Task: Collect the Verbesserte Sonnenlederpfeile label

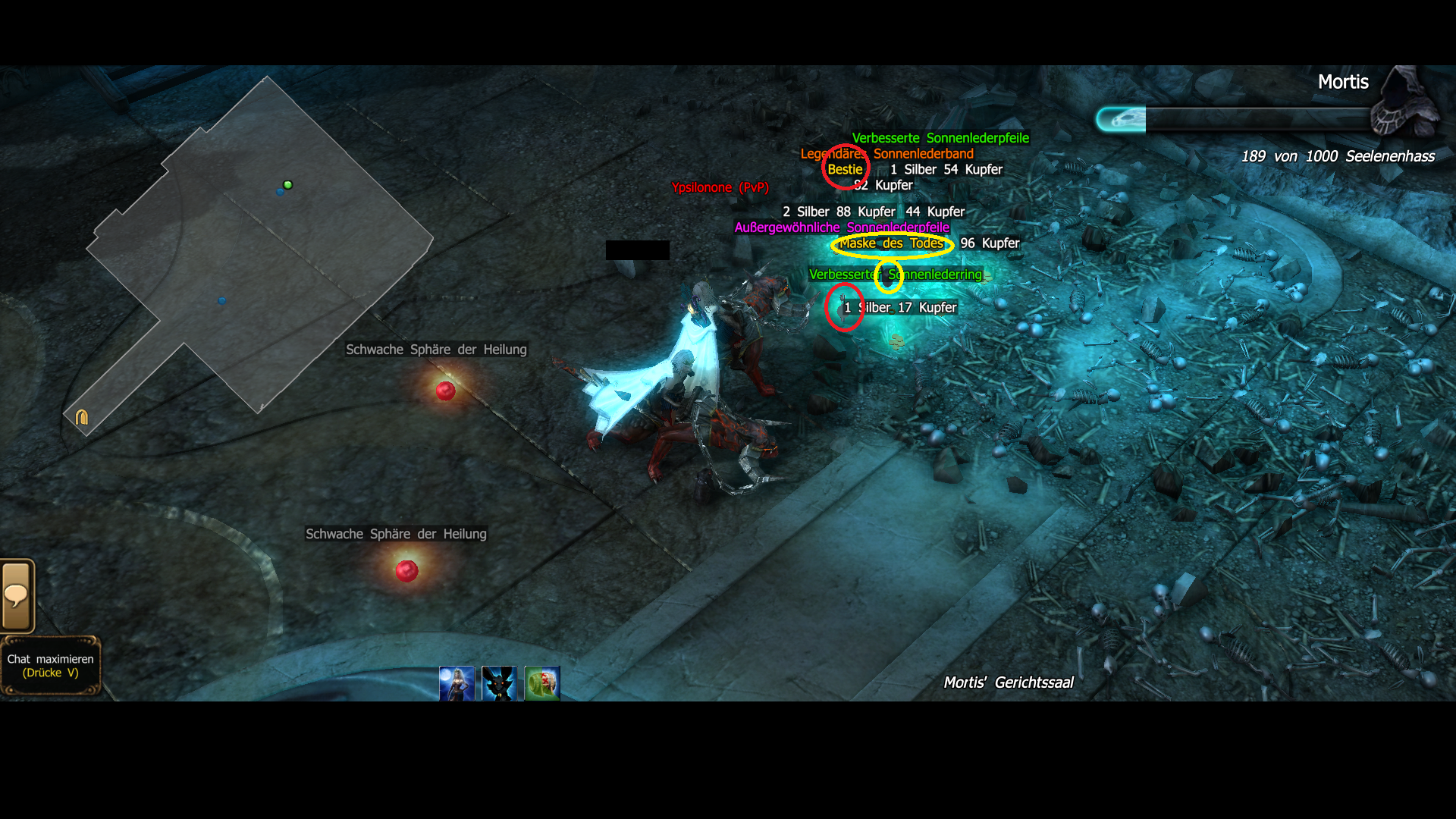Action: (940, 138)
